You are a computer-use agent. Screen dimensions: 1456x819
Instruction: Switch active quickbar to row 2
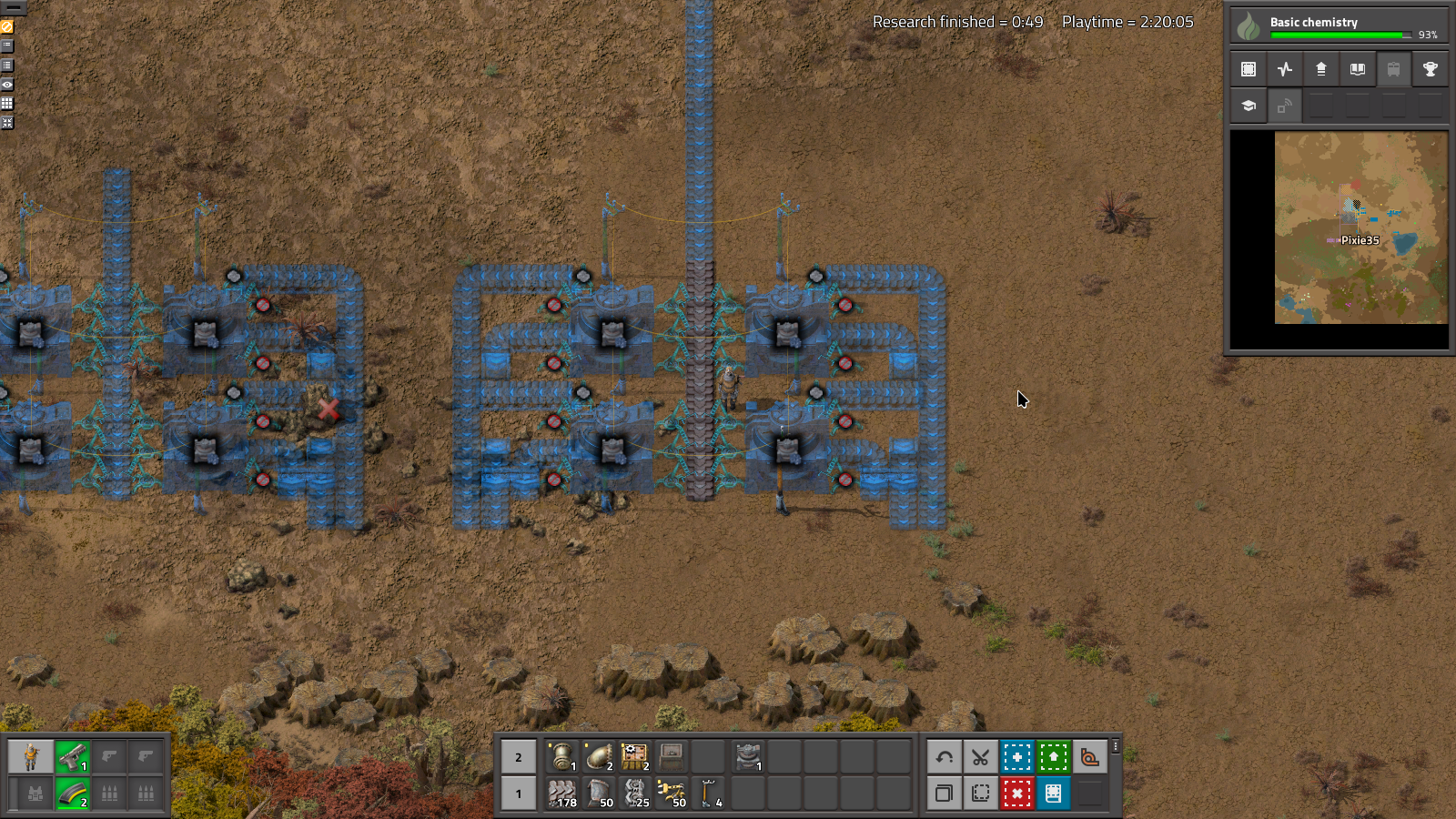point(518,756)
